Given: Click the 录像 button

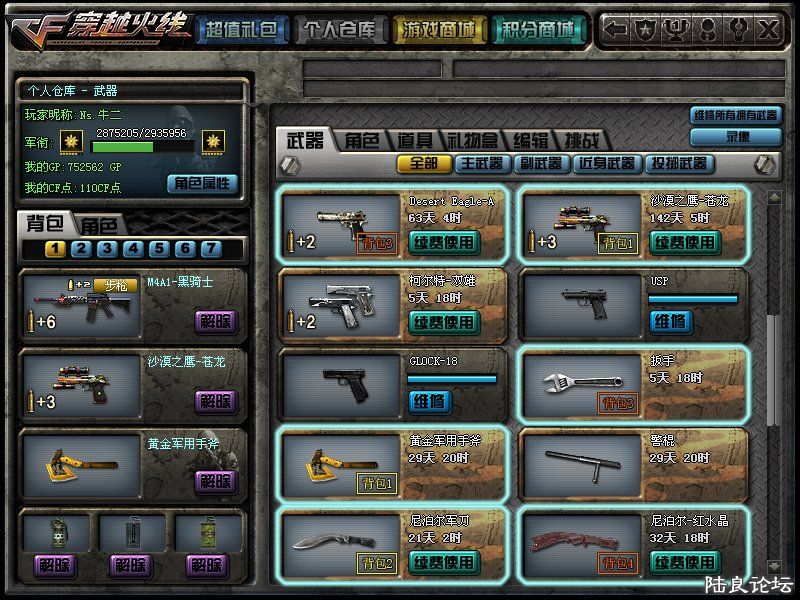Looking at the screenshot, I should pyautogui.click(x=736, y=136).
